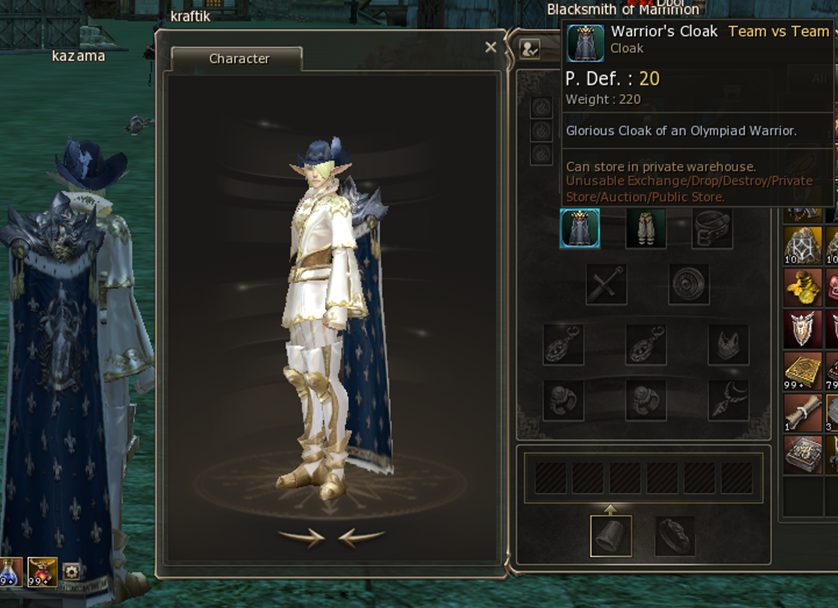Select the golden spellbook inventory item
The image size is (838, 608).
pyautogui.click(x=803, y=370)
